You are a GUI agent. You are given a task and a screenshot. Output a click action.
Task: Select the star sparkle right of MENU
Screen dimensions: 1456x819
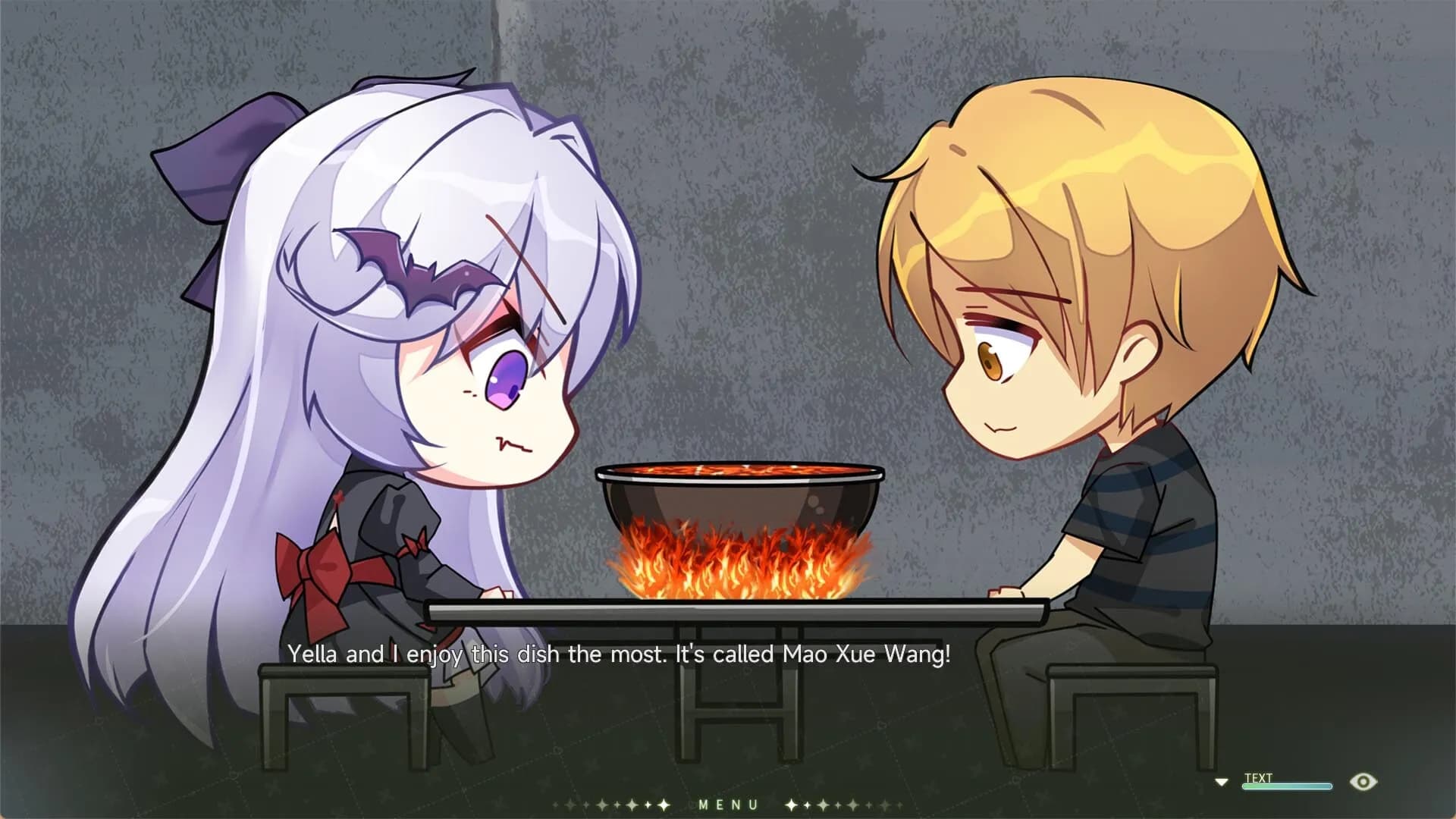click(x=791, y=804)
